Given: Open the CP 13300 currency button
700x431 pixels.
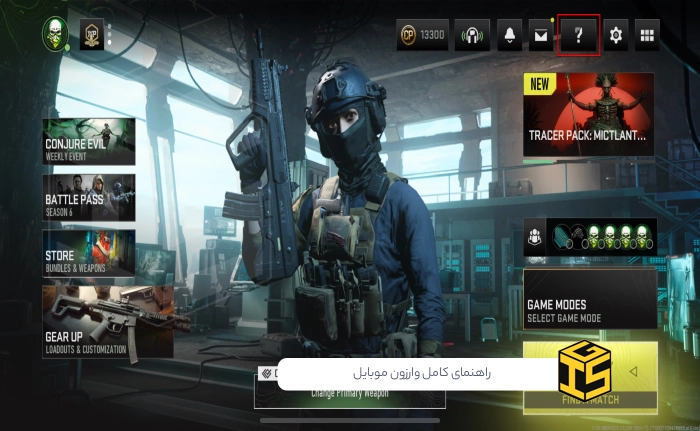Looking at the screenshot, I should pyautogui.click(x=422, y=36).
